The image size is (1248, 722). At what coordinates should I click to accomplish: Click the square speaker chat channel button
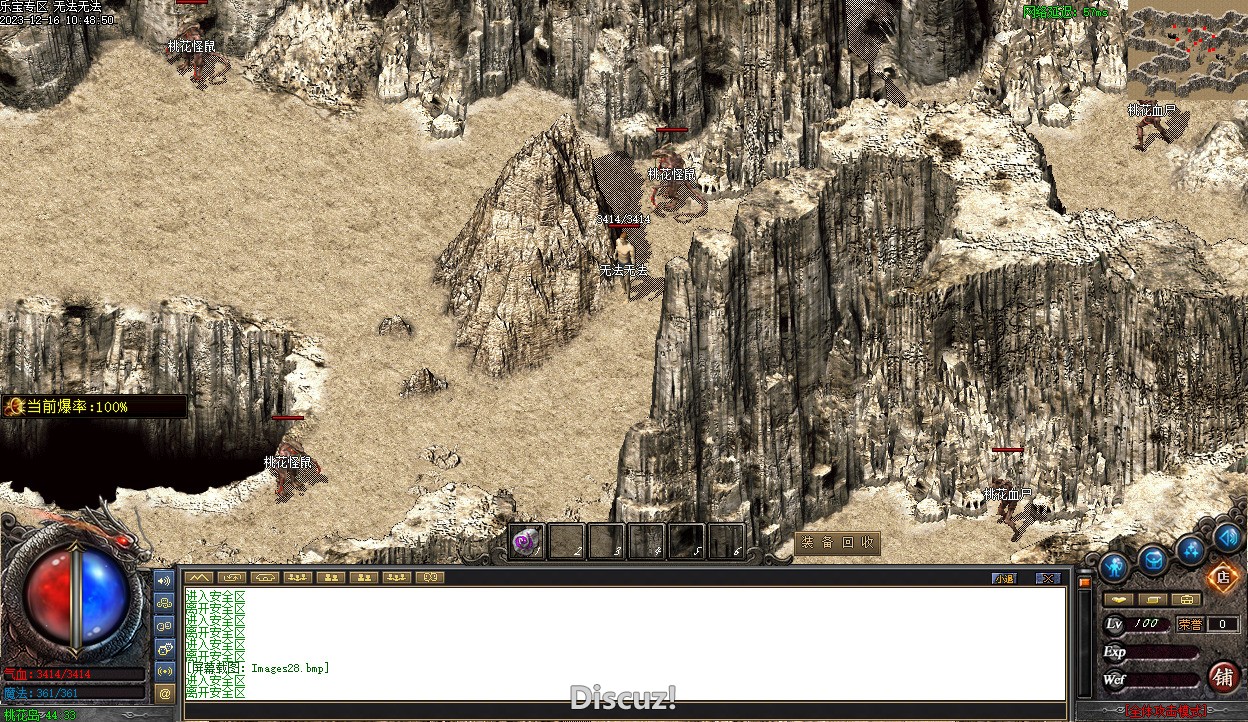point(165,579)
